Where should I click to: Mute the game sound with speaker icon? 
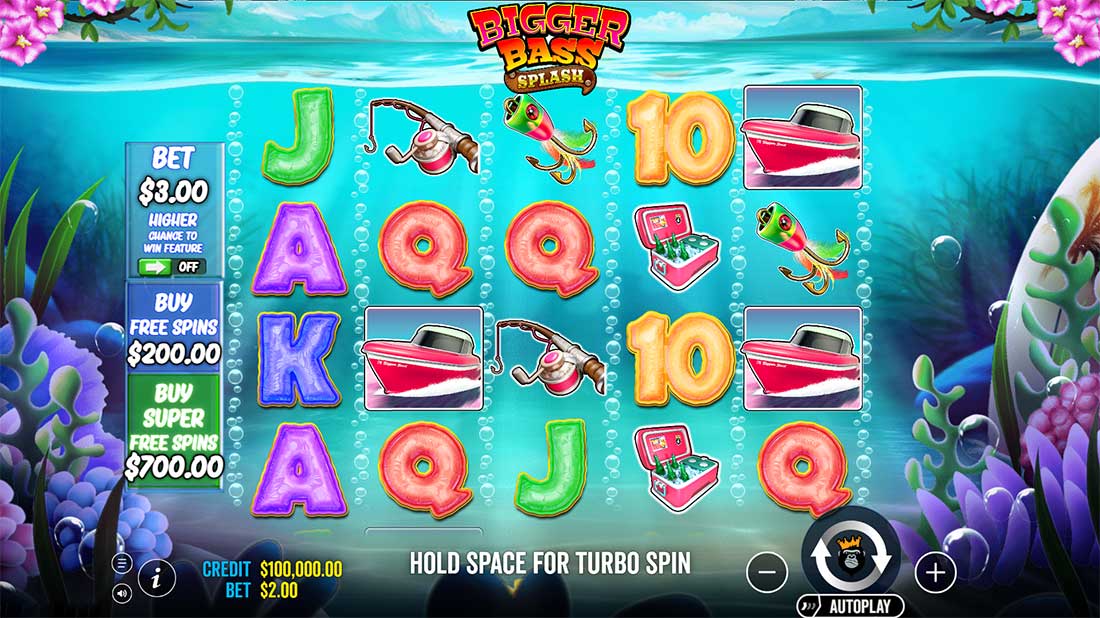click(122, 593)
